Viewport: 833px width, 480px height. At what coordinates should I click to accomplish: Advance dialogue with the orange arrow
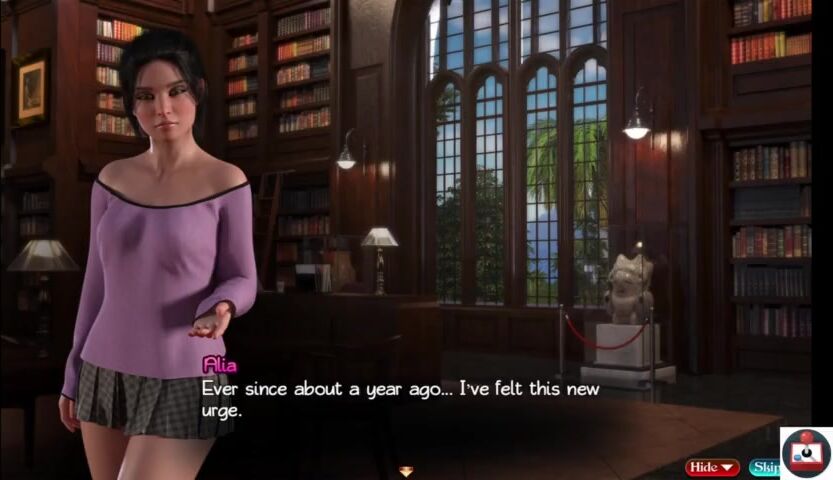(x=406, y=471)
